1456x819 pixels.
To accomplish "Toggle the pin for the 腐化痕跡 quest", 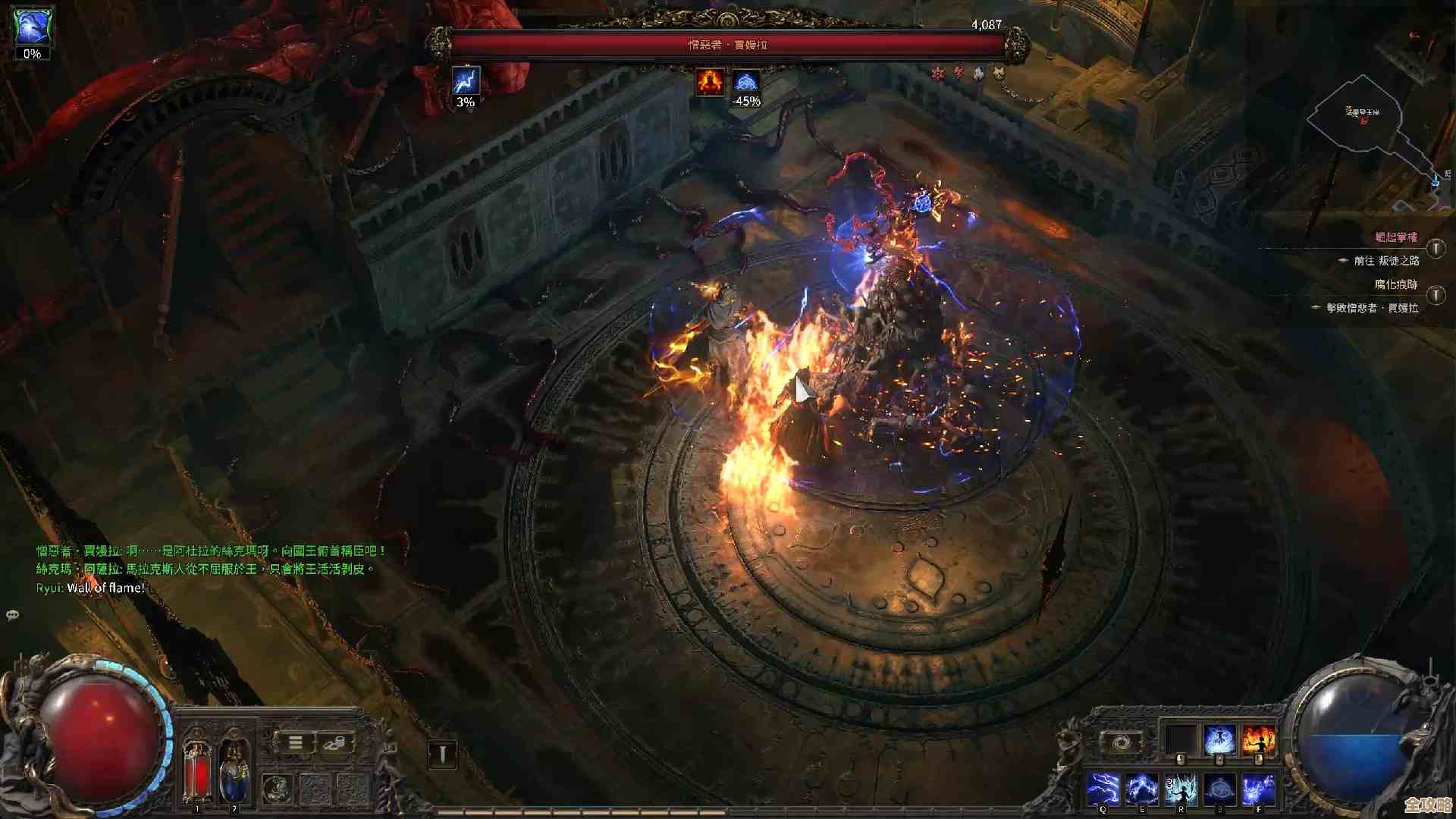I will (x=1436, y=295).
